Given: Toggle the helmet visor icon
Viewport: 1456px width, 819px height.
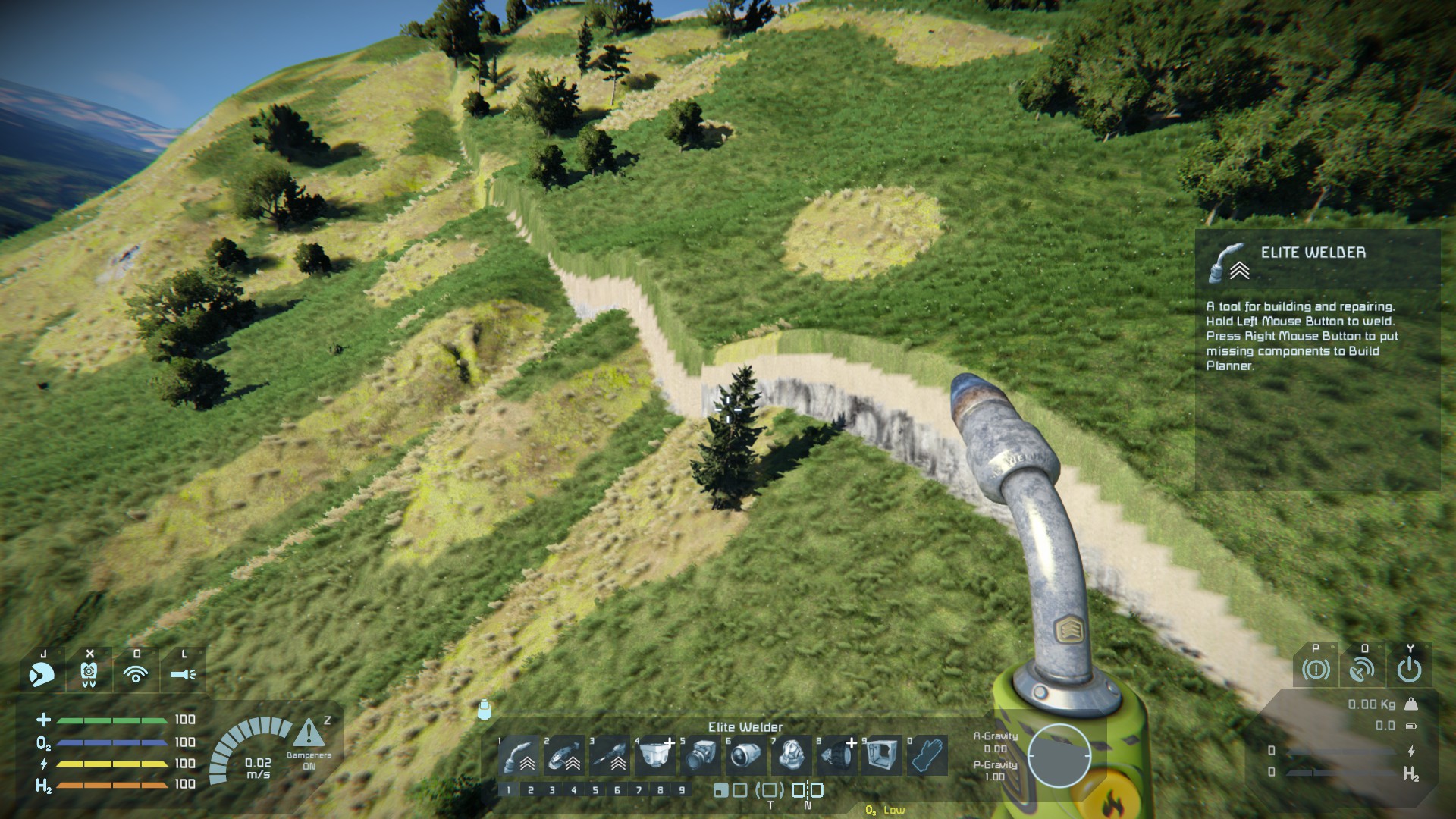Looking at the screenshot, I should pos(42,673).
